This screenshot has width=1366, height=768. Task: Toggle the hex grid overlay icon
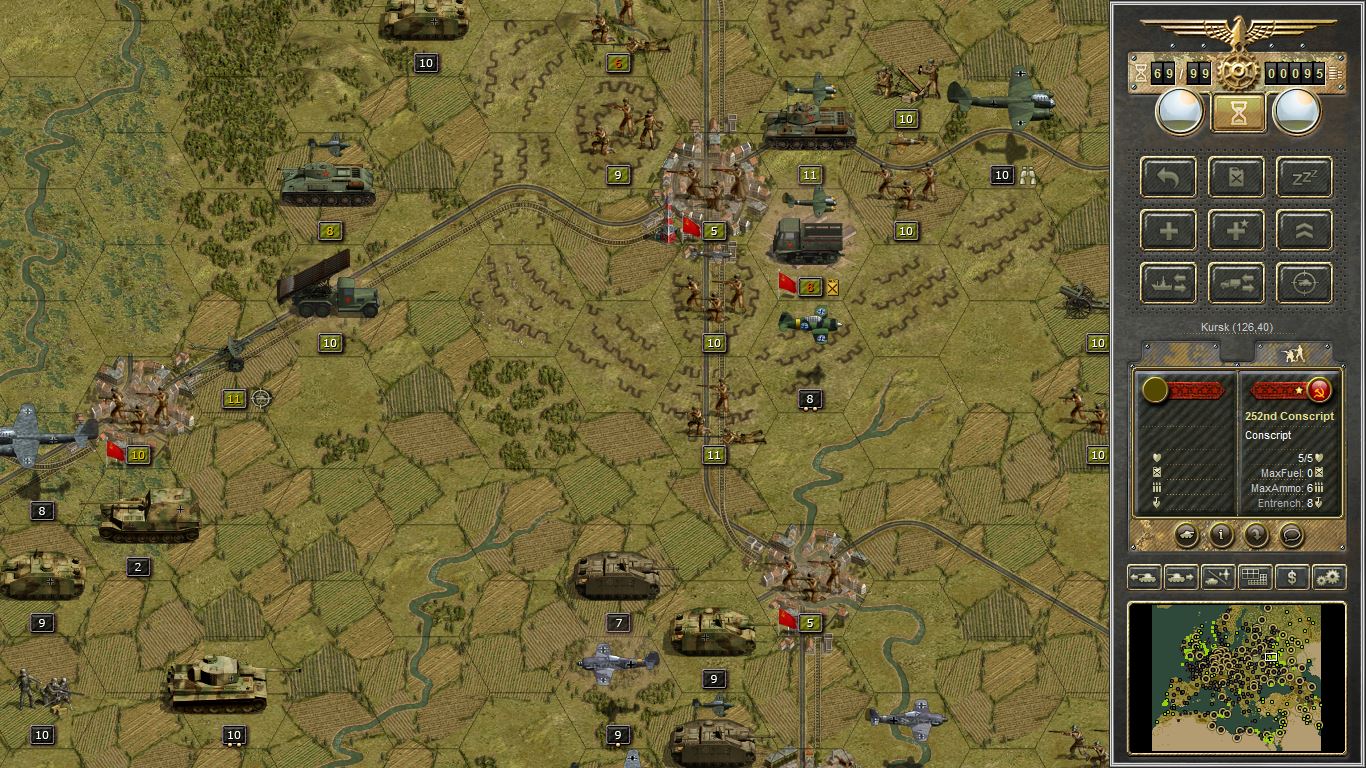click(1254, 577)
